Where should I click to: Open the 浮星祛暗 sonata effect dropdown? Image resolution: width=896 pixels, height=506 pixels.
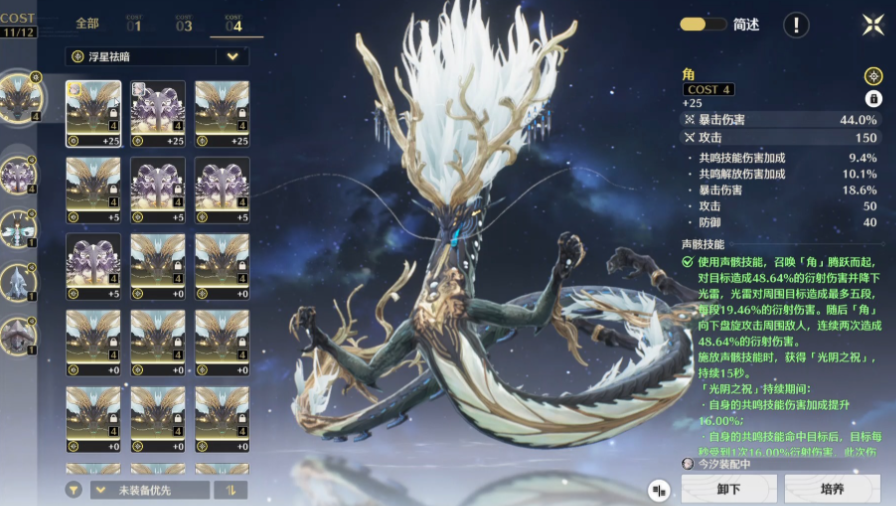coord(157,56)
